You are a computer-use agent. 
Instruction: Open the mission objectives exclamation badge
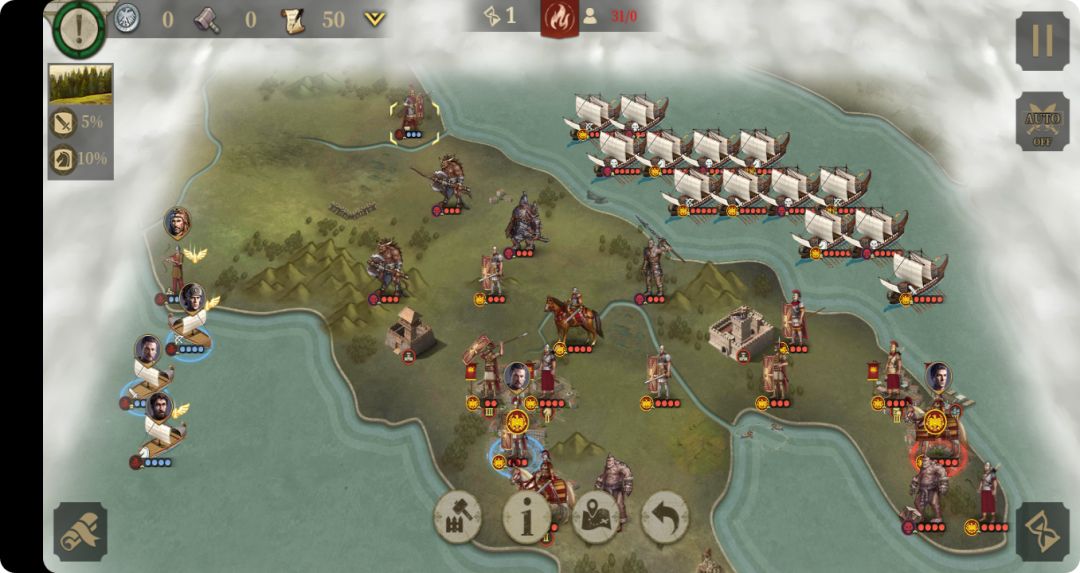pos(79,28)
